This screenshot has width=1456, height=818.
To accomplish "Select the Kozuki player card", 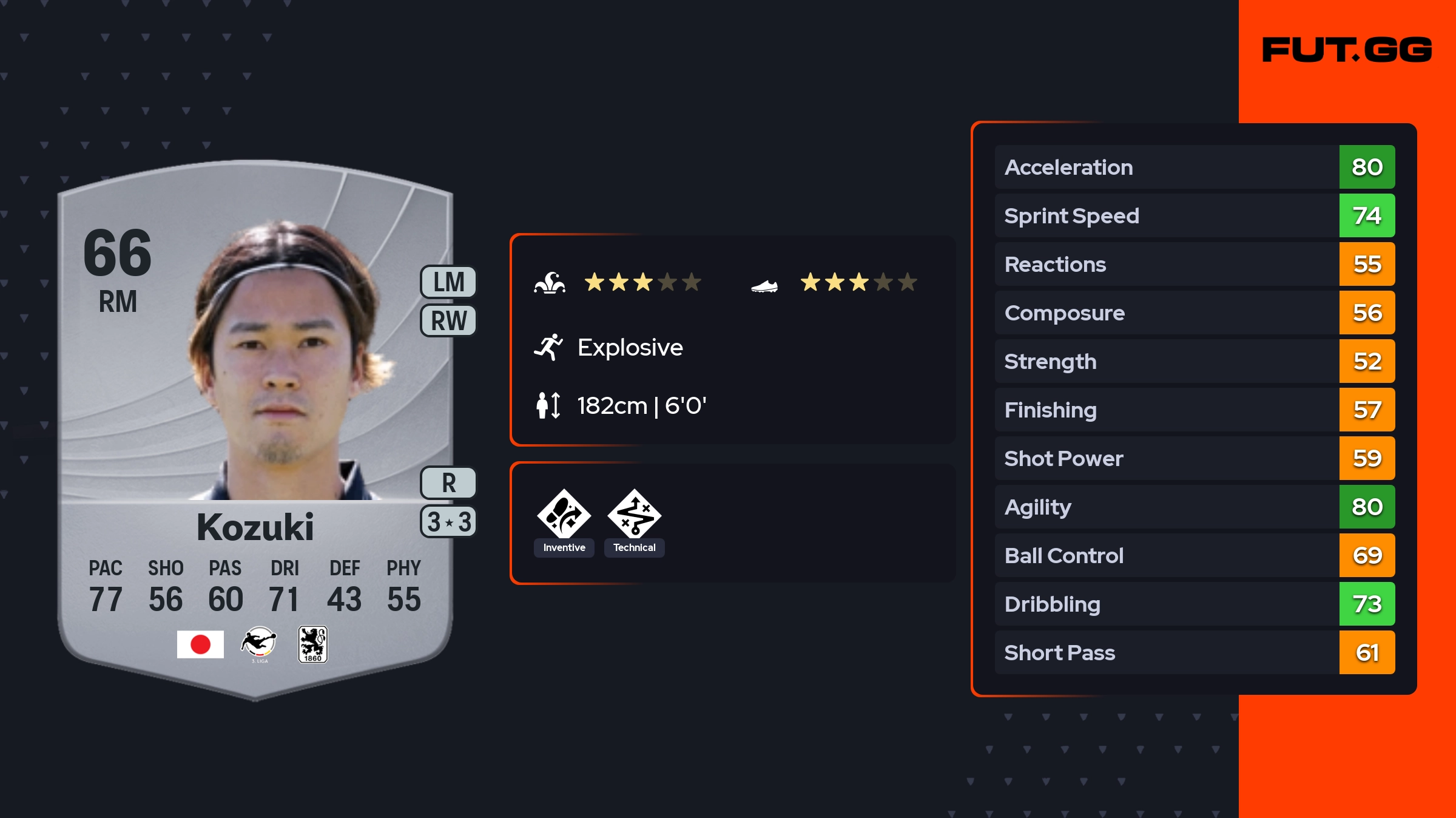I will [255, 425].
